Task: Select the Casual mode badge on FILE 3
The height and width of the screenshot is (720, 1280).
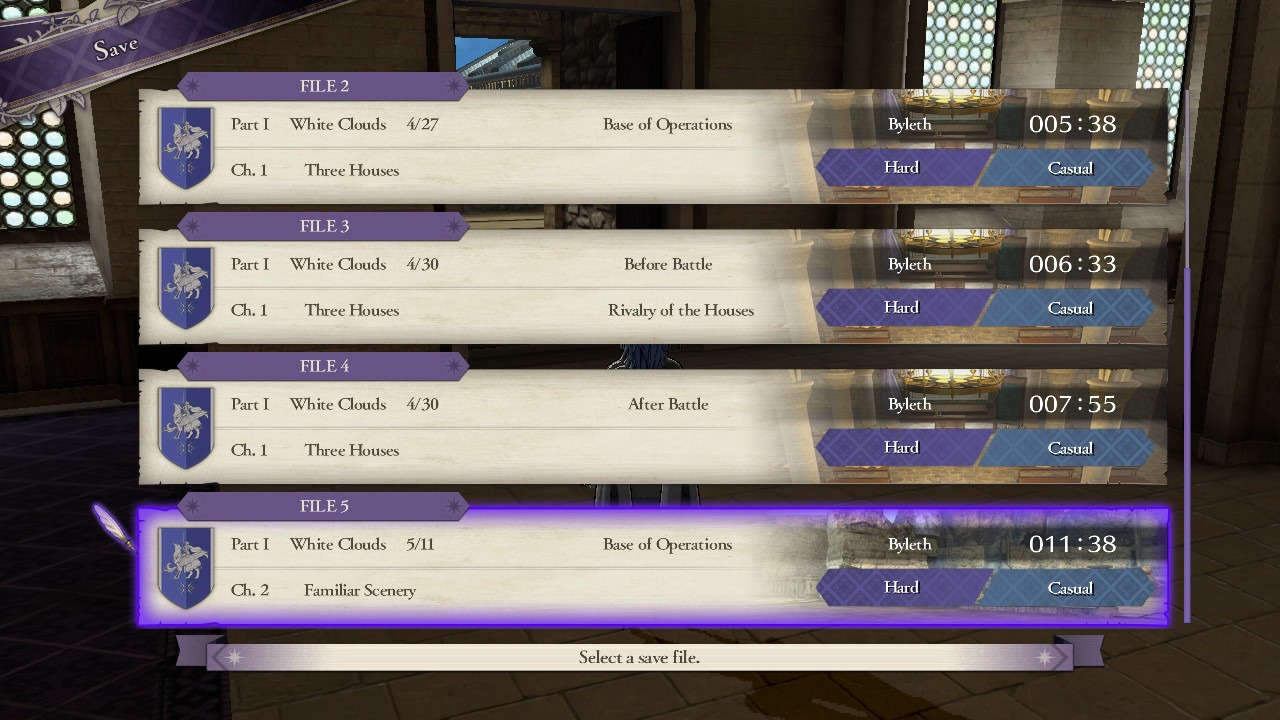Action: [1070, 307]
